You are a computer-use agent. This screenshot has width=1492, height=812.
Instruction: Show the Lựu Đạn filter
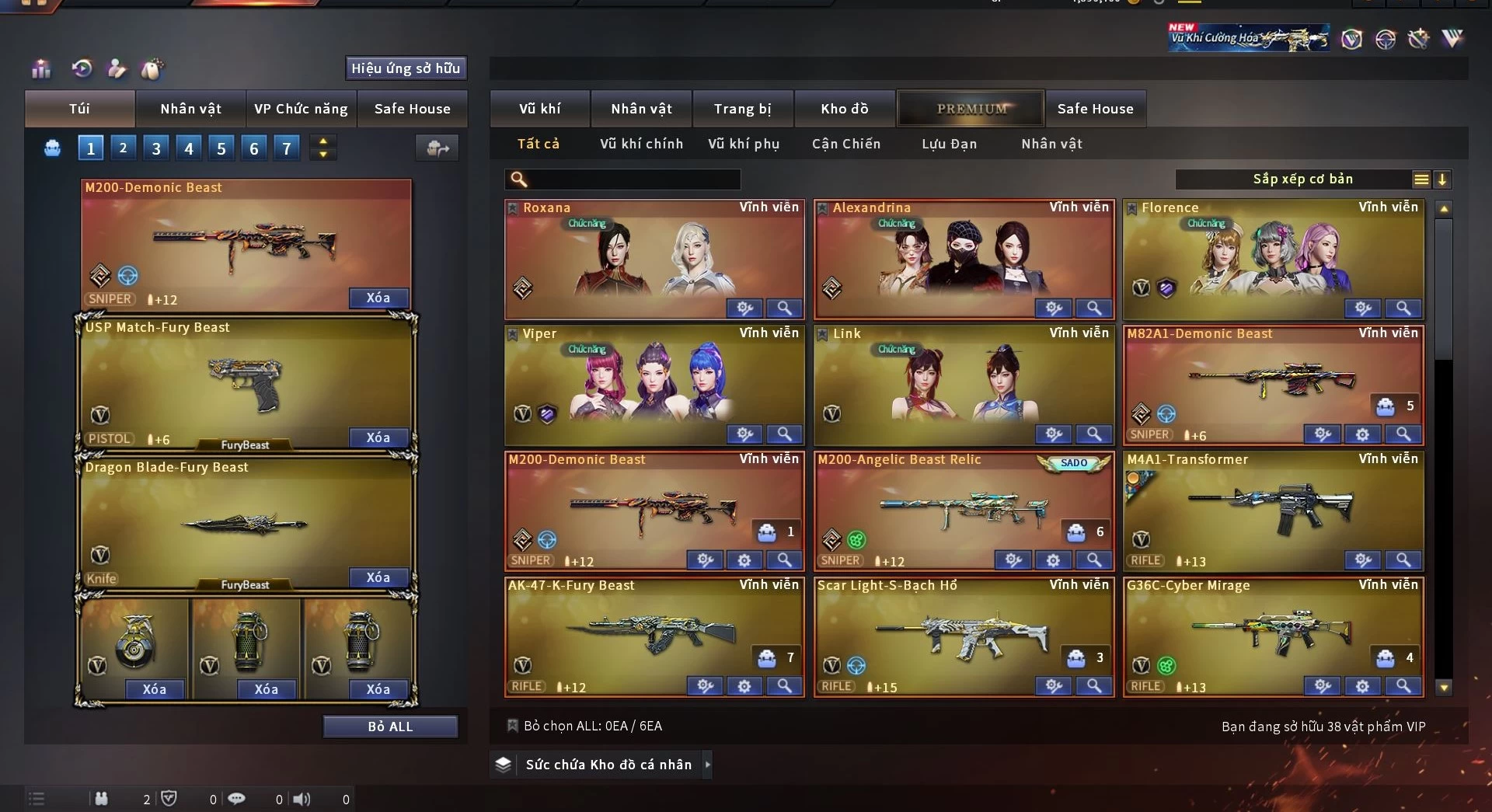949,144
